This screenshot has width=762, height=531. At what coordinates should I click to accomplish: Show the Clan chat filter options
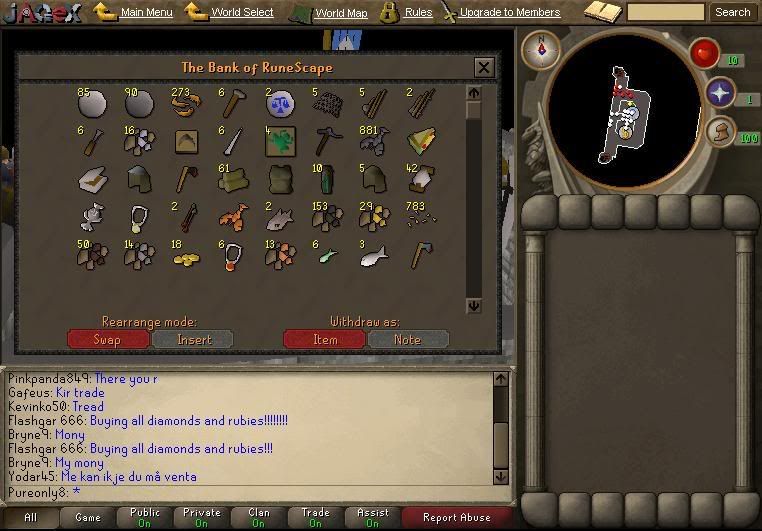click(x=259, y=517)
